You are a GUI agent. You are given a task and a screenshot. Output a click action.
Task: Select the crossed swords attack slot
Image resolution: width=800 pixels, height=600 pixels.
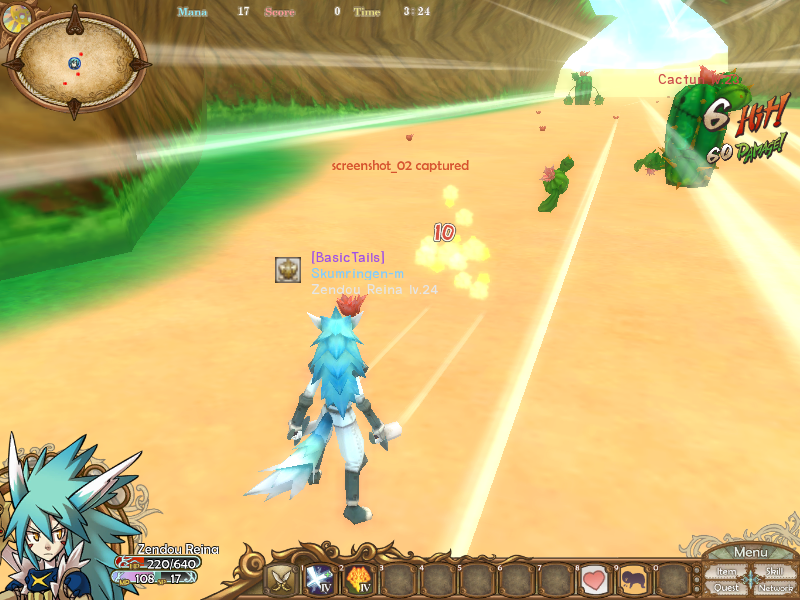coord(280,580)
